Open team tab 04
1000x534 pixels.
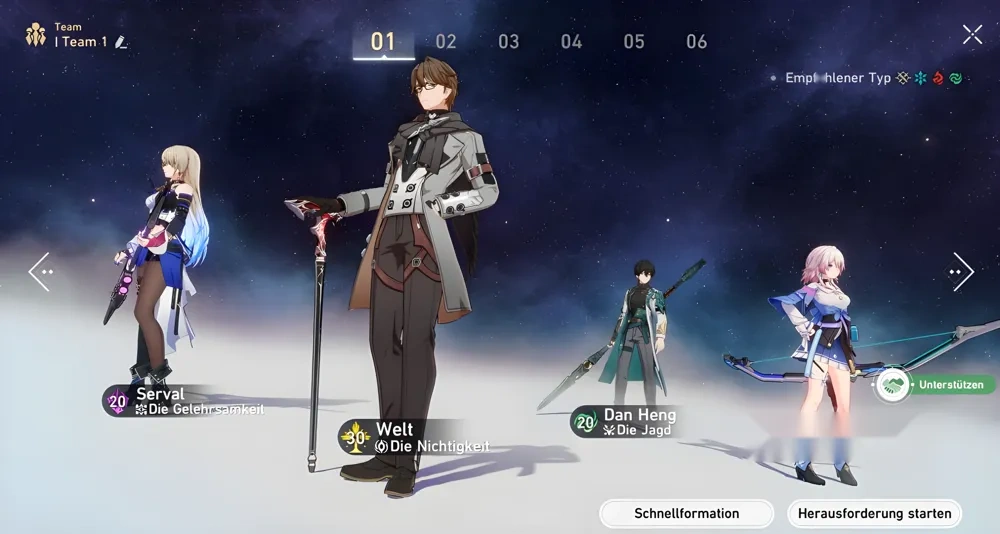571,41
